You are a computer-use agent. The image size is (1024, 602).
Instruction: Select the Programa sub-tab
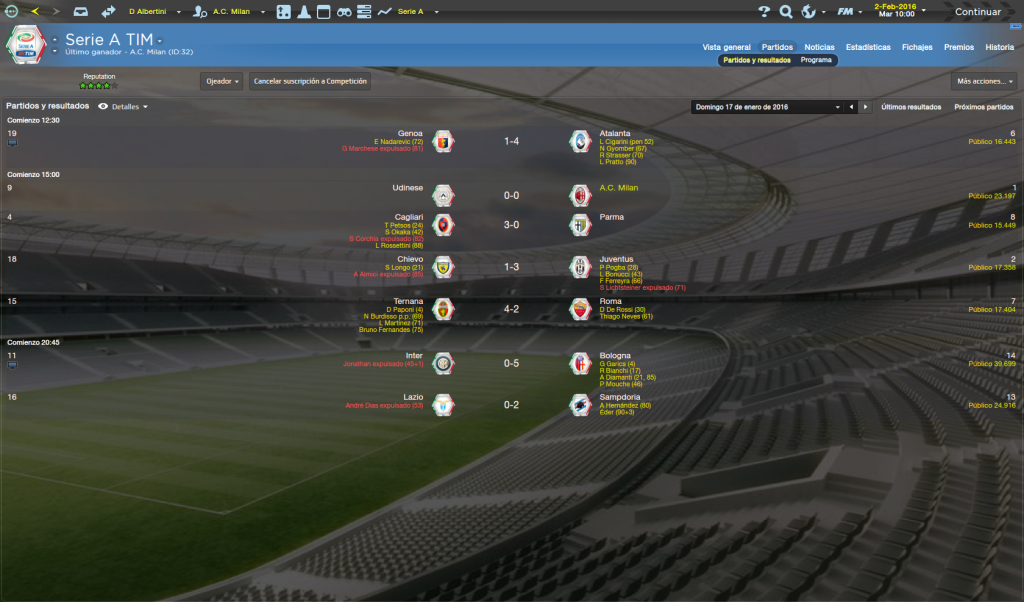(x=816, y=60)
